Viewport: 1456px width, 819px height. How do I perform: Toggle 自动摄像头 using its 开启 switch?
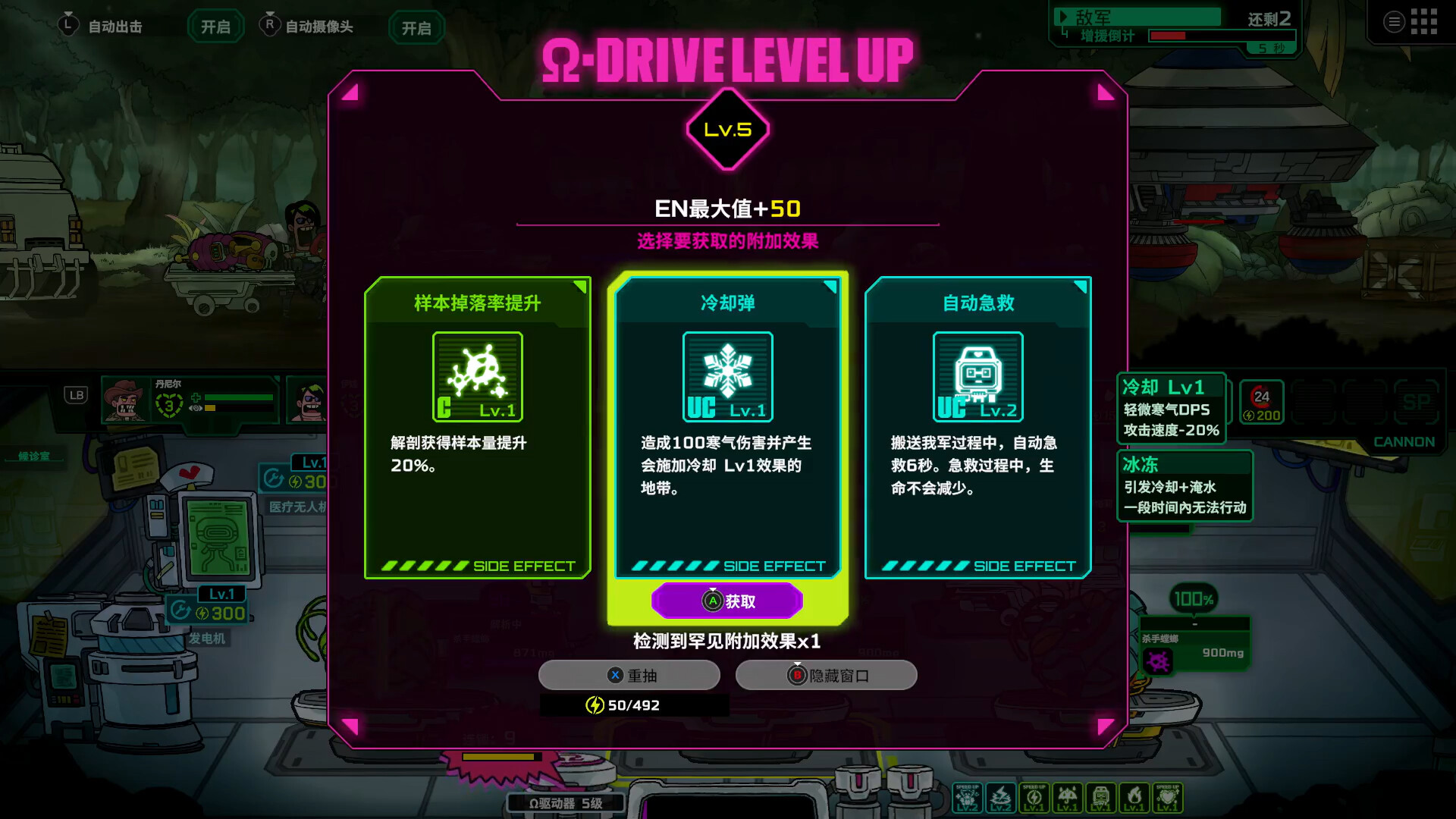point(416,28)
